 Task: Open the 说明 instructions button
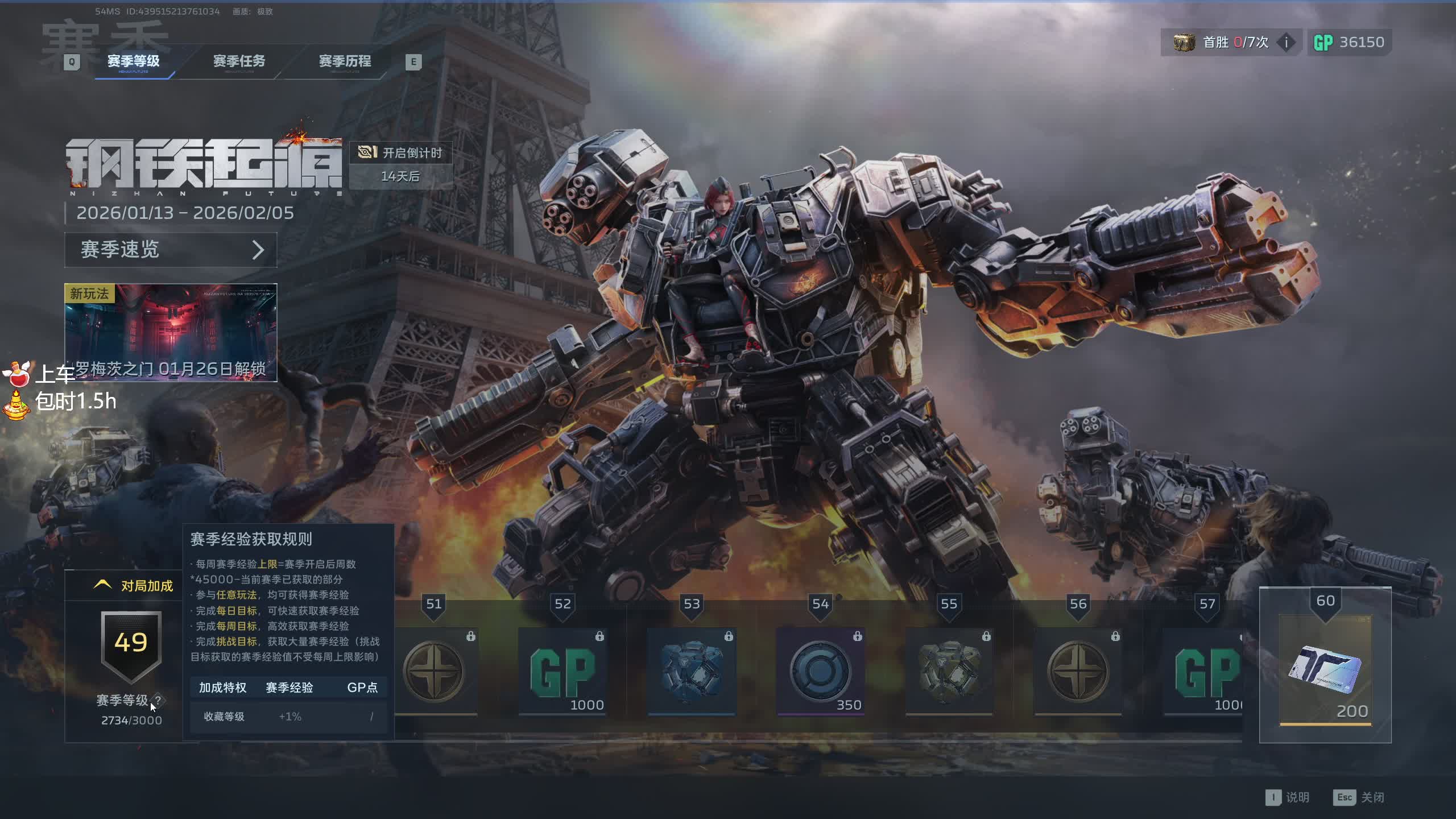coord(1288,797)
